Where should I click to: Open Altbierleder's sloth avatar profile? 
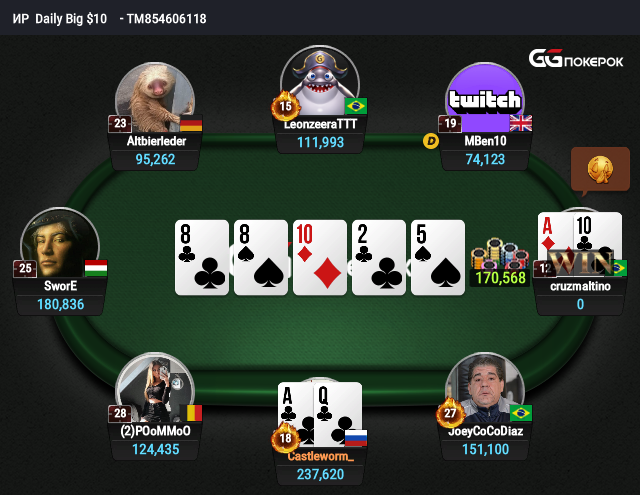[x=155, y=101]
